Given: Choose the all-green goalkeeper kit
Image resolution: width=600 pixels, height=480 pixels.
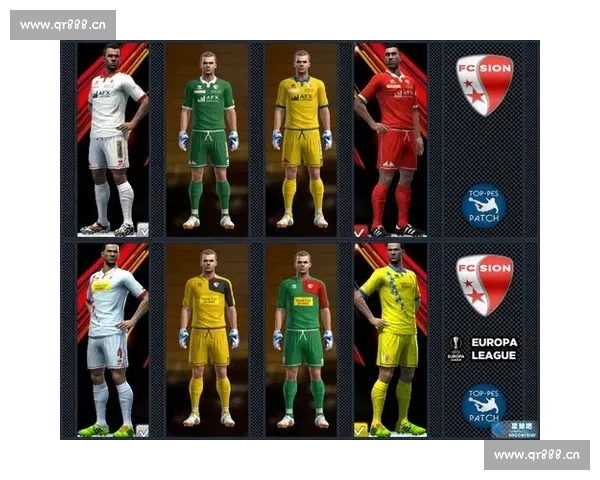Looking at the screenshot, I should coord(207,140).
